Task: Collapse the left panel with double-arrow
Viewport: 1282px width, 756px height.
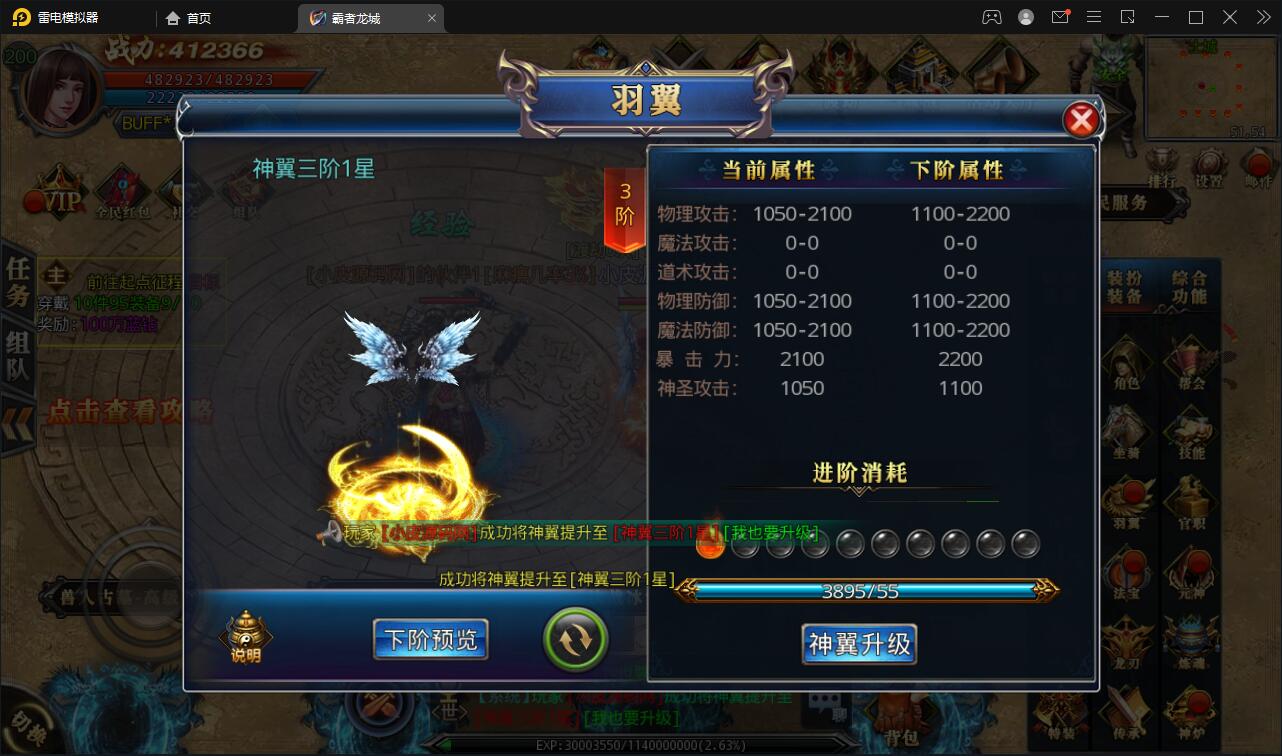Action: [x=16, y=417]
